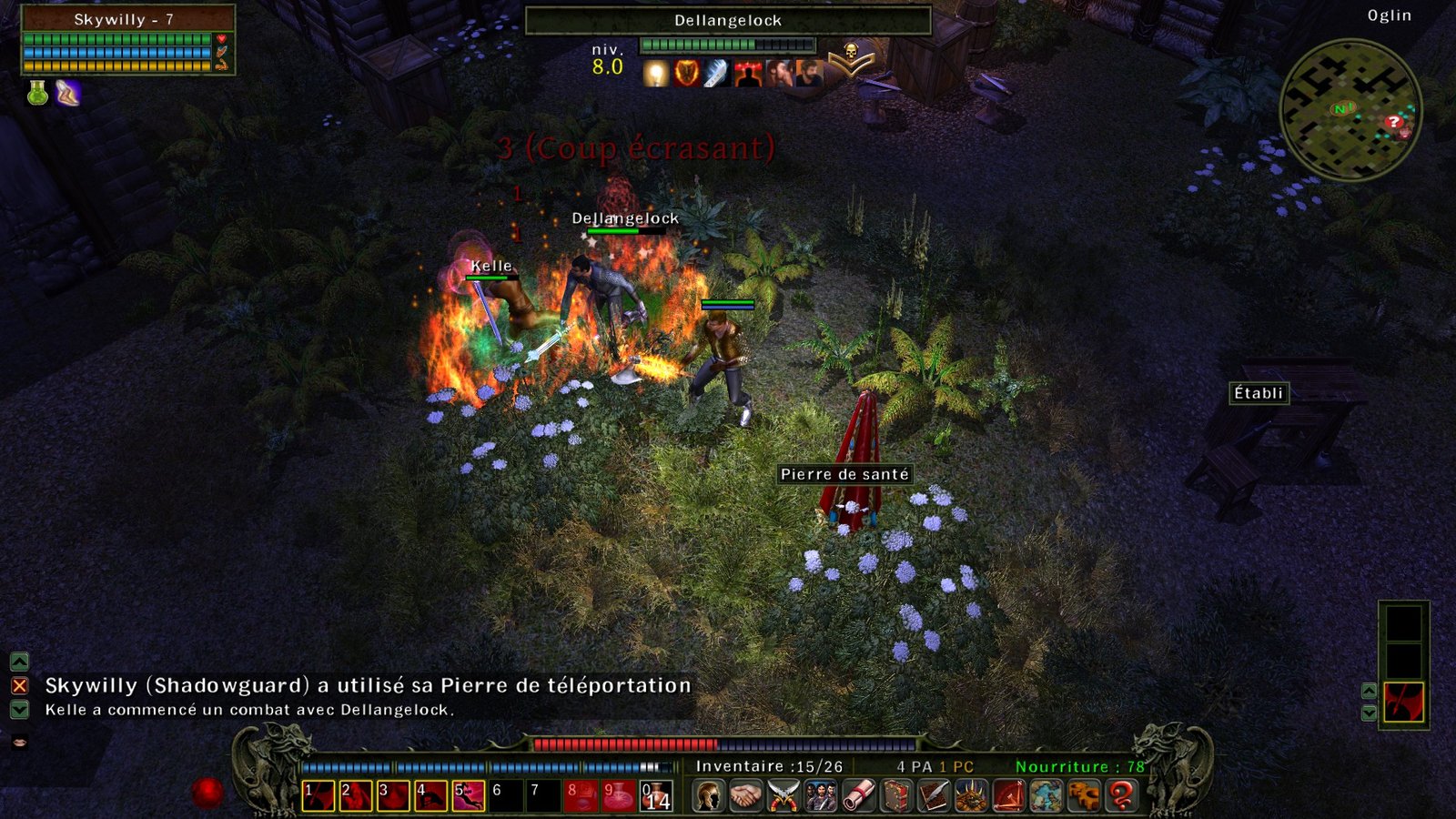This screenshot has width=1456, height=819.
Task: Use the pink skill in slot 5
Action: 468,795
